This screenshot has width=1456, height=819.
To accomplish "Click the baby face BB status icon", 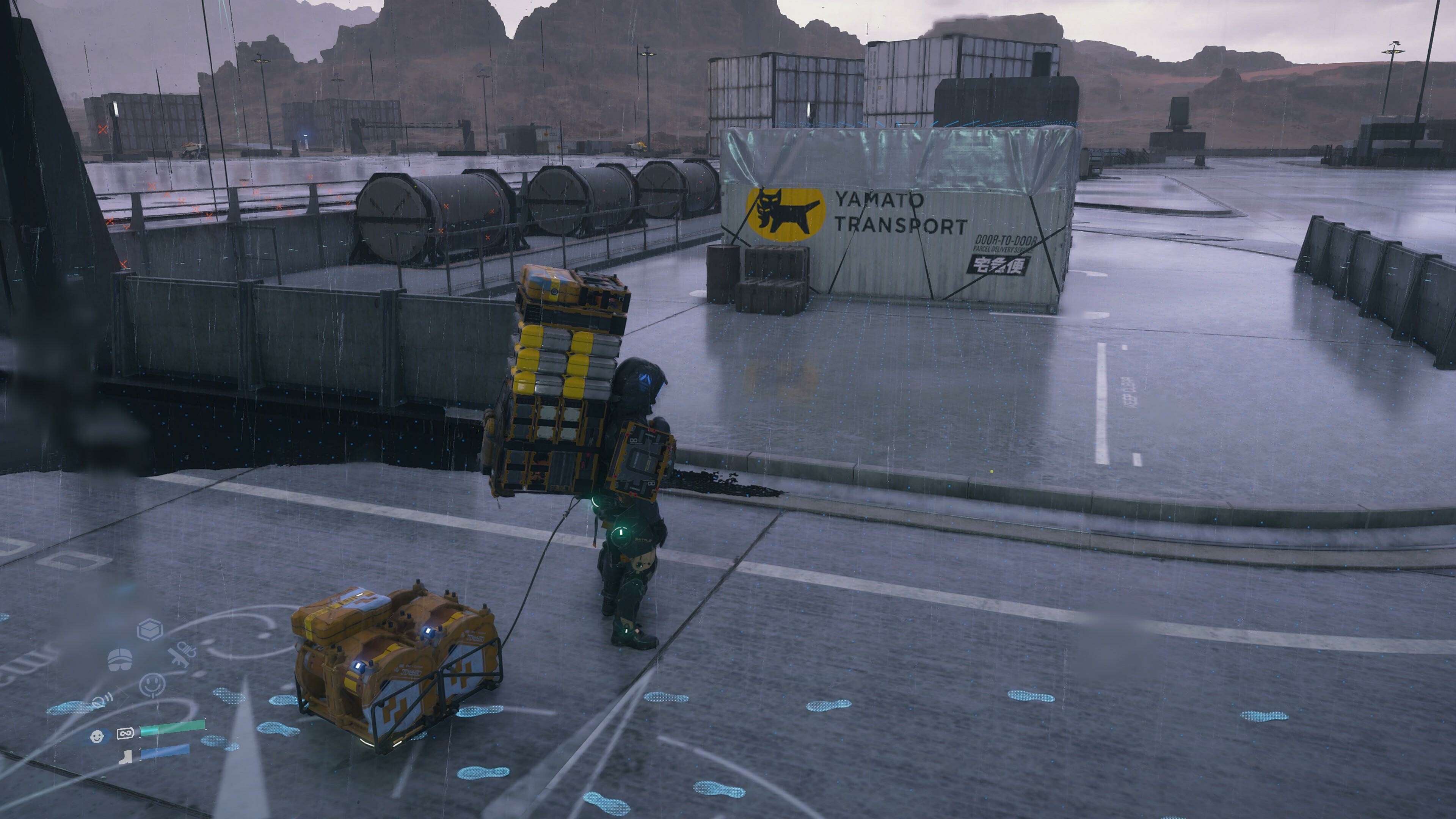I will click(97, 736).
